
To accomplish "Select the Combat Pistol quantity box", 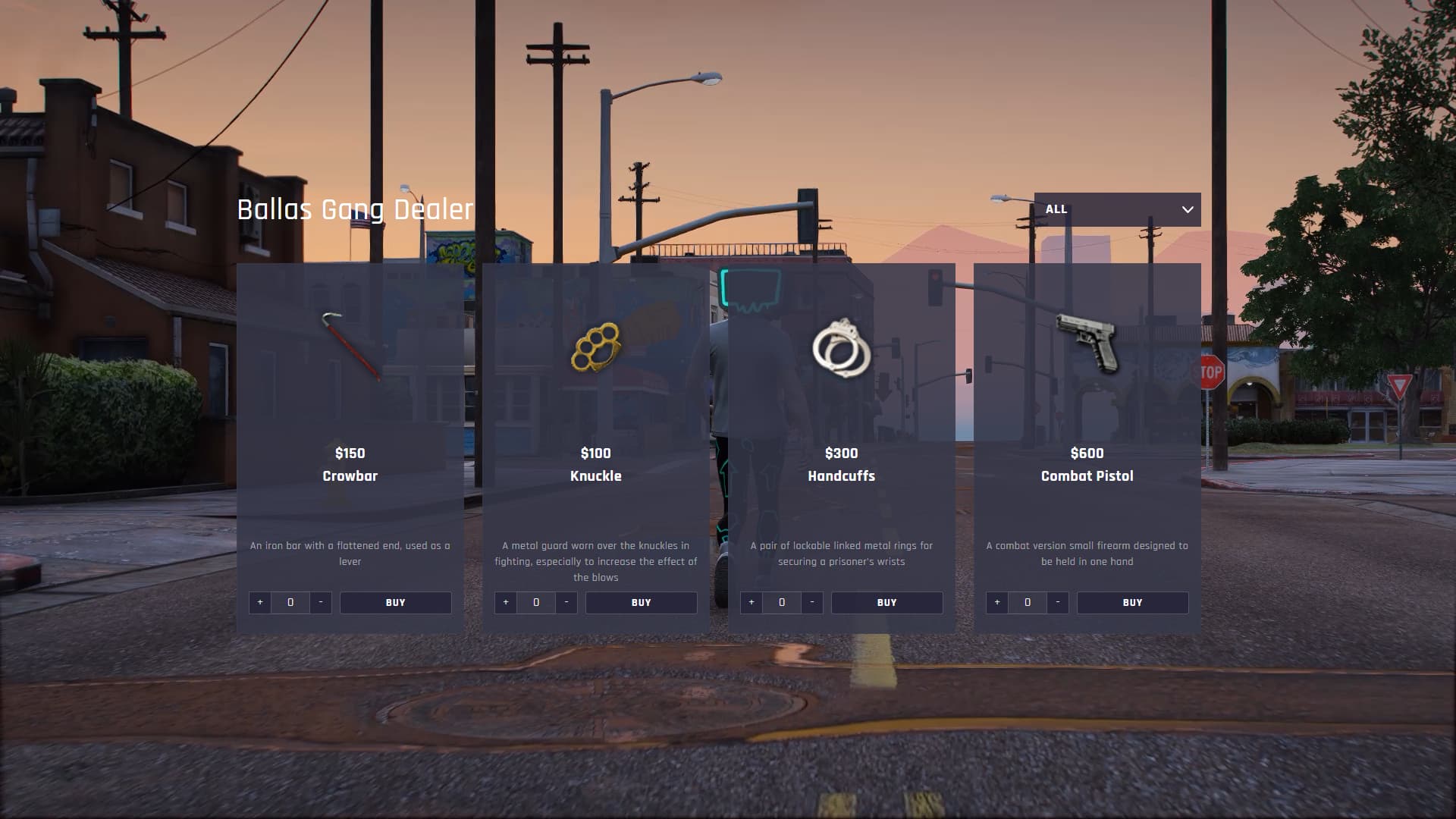I will pyautogui.click(x=1027, y=602).
